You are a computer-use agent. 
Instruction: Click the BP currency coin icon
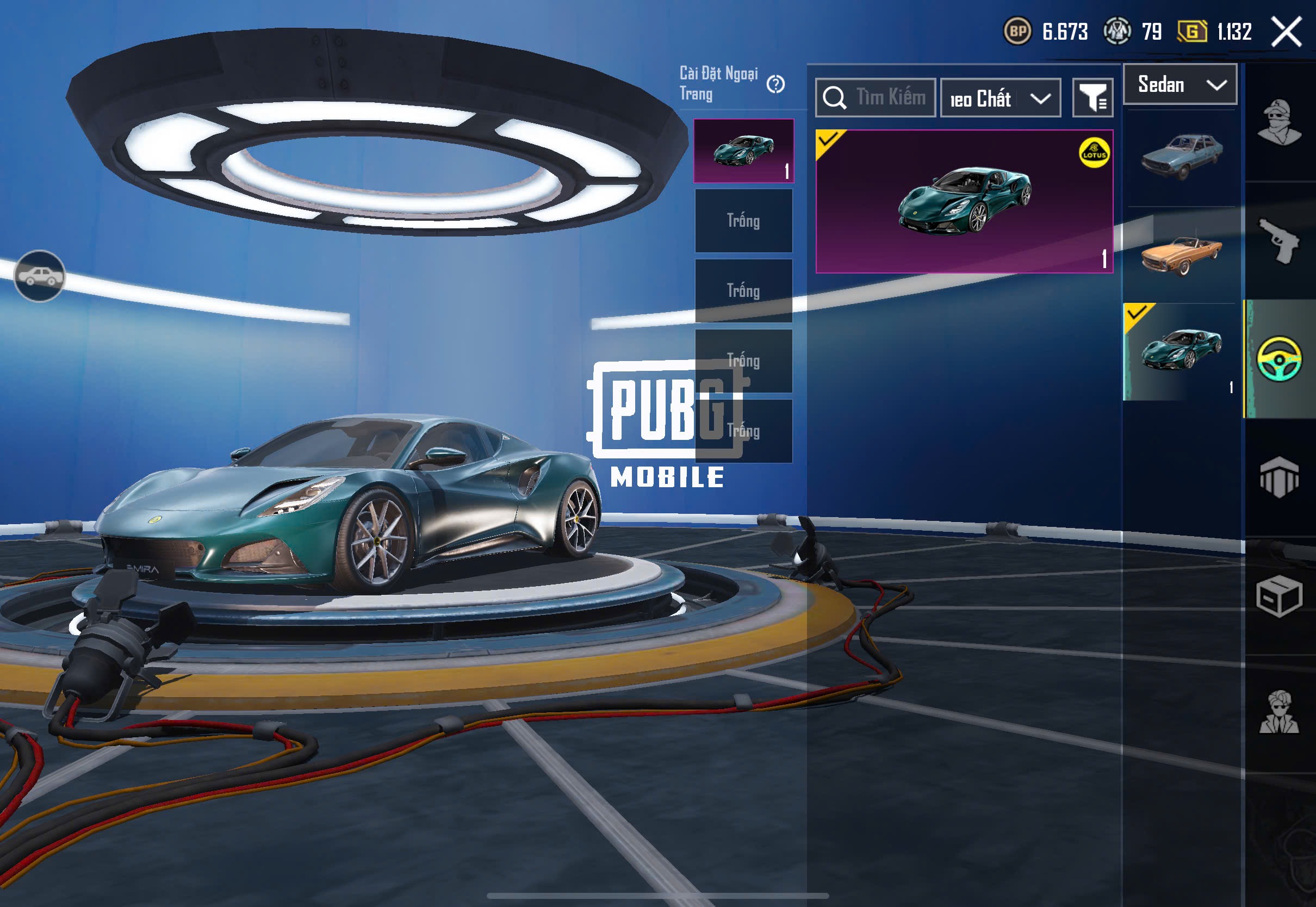(x=1017, y=31)
